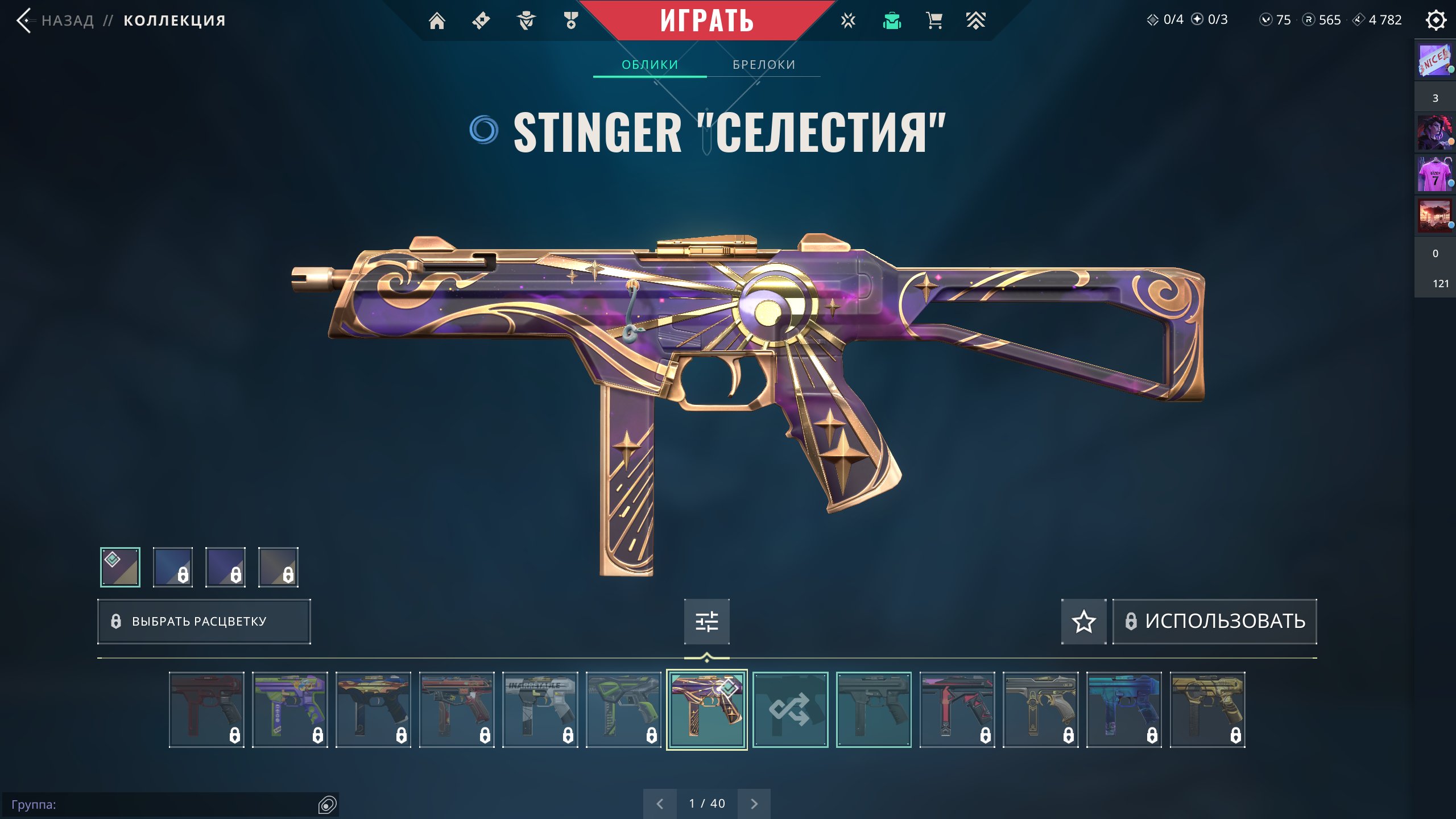Click the ИСПОЛЬЗОВАТЬ button
The width and height of the screenshot is (1456, 819).
[x=1215, y=621]
